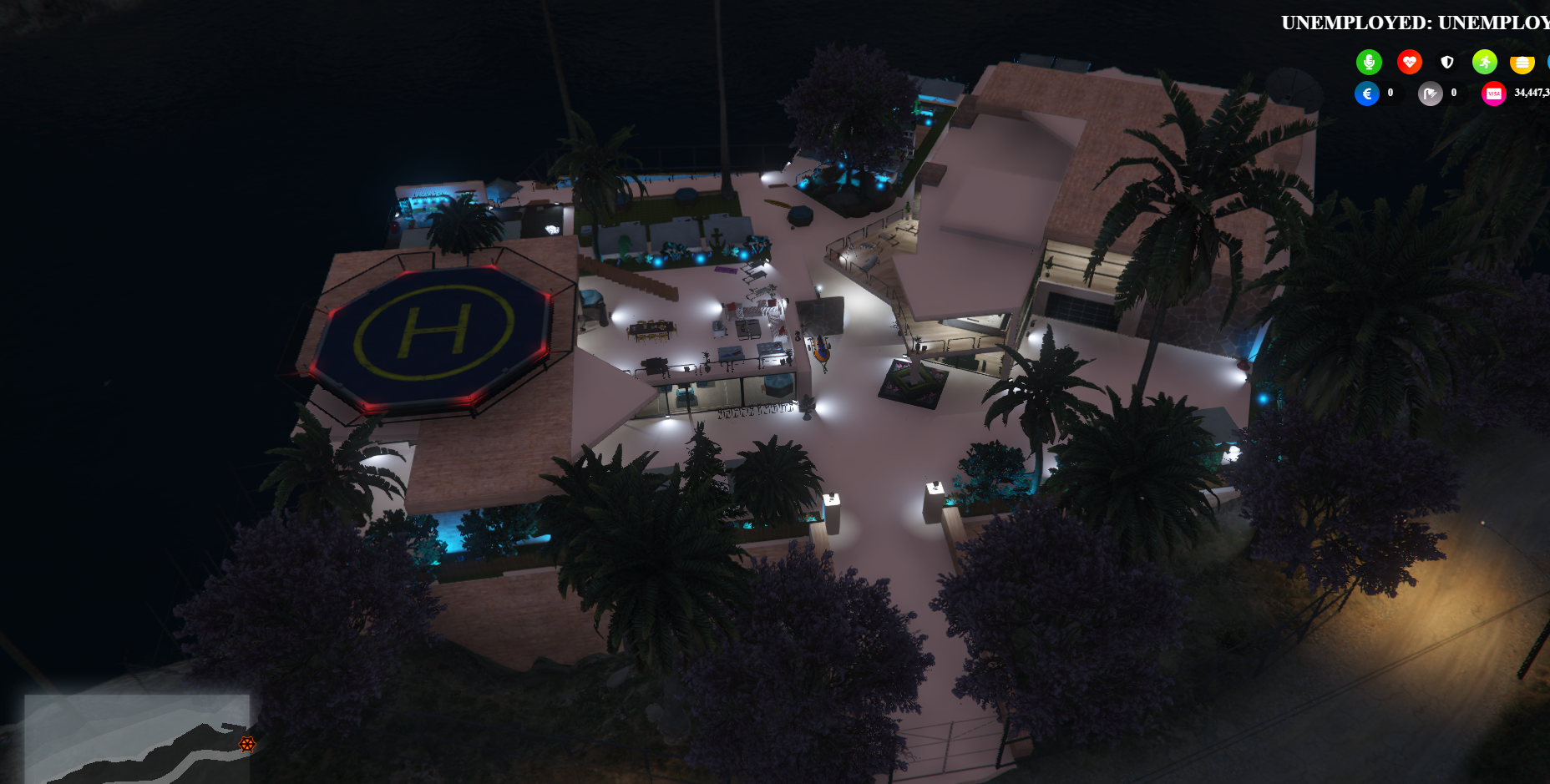Select the orange helm blip on the minimap

[246, 746]
